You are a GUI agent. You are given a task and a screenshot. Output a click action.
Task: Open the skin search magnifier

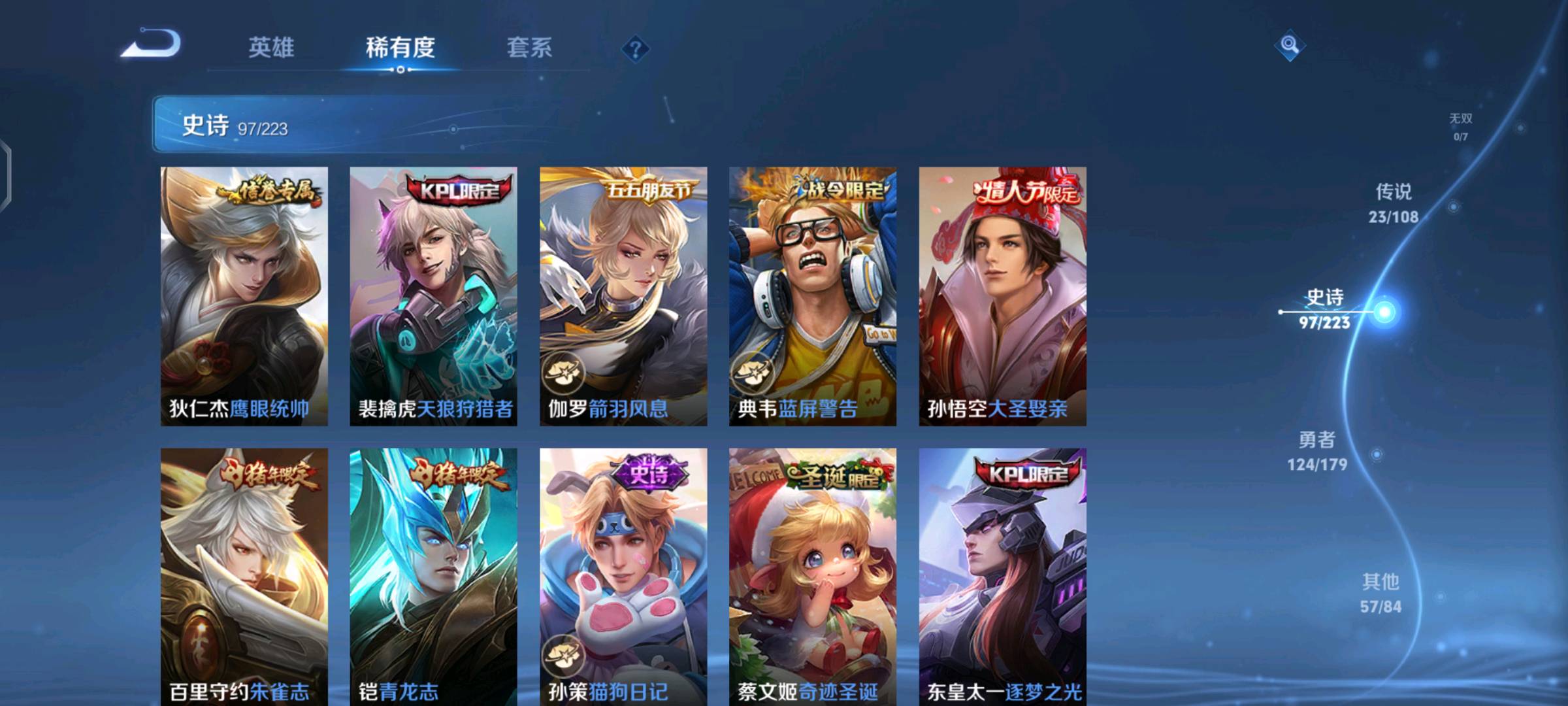coord(1289,45)
